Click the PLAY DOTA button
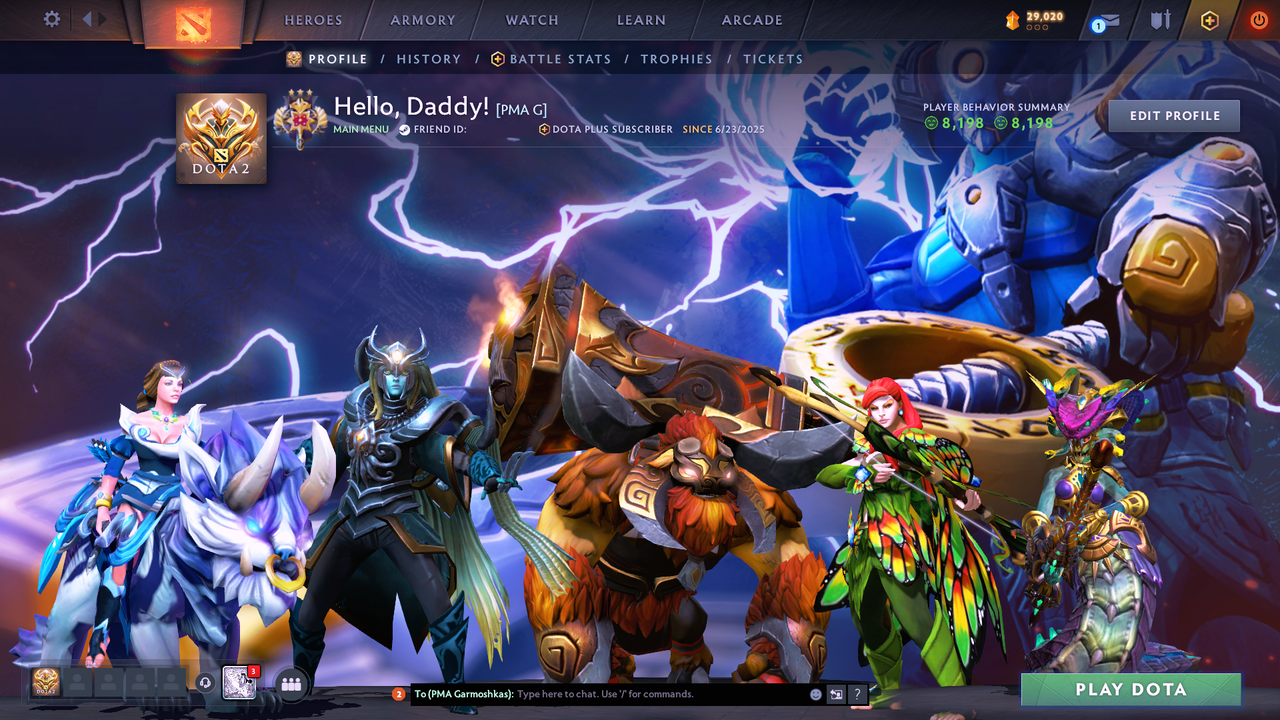 pyautogui.click(x=1130, y=689)
